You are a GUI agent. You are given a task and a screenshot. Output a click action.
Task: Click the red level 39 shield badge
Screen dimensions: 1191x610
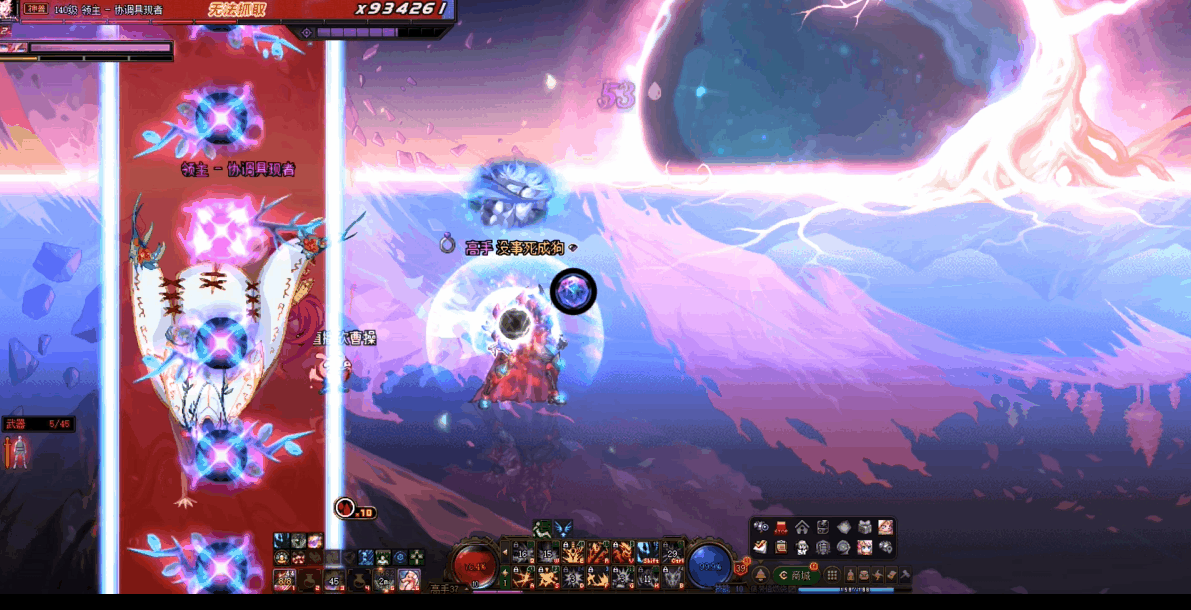(x=741, y=567)
